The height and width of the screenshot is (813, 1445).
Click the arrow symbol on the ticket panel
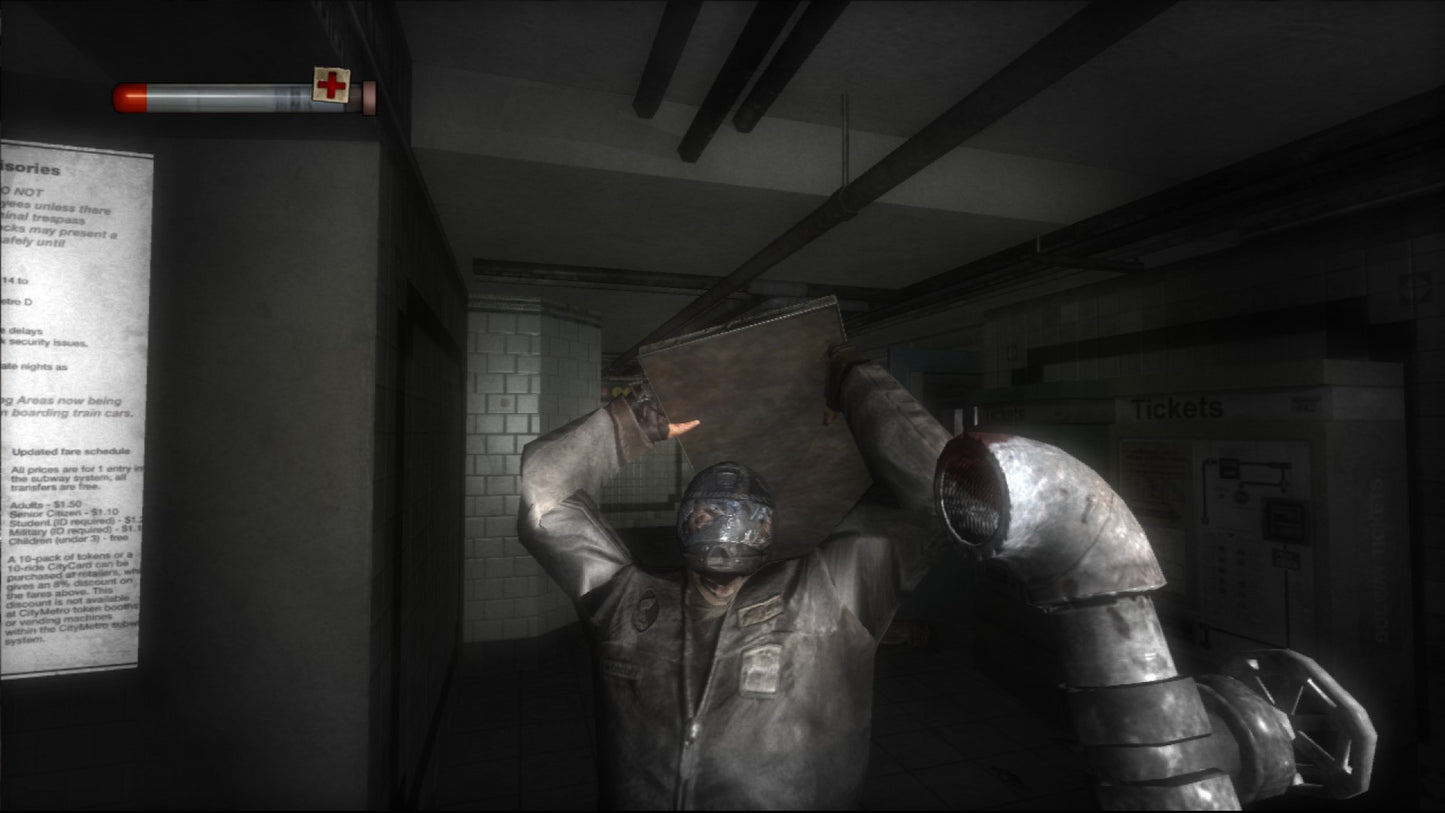click(1167, 512)
